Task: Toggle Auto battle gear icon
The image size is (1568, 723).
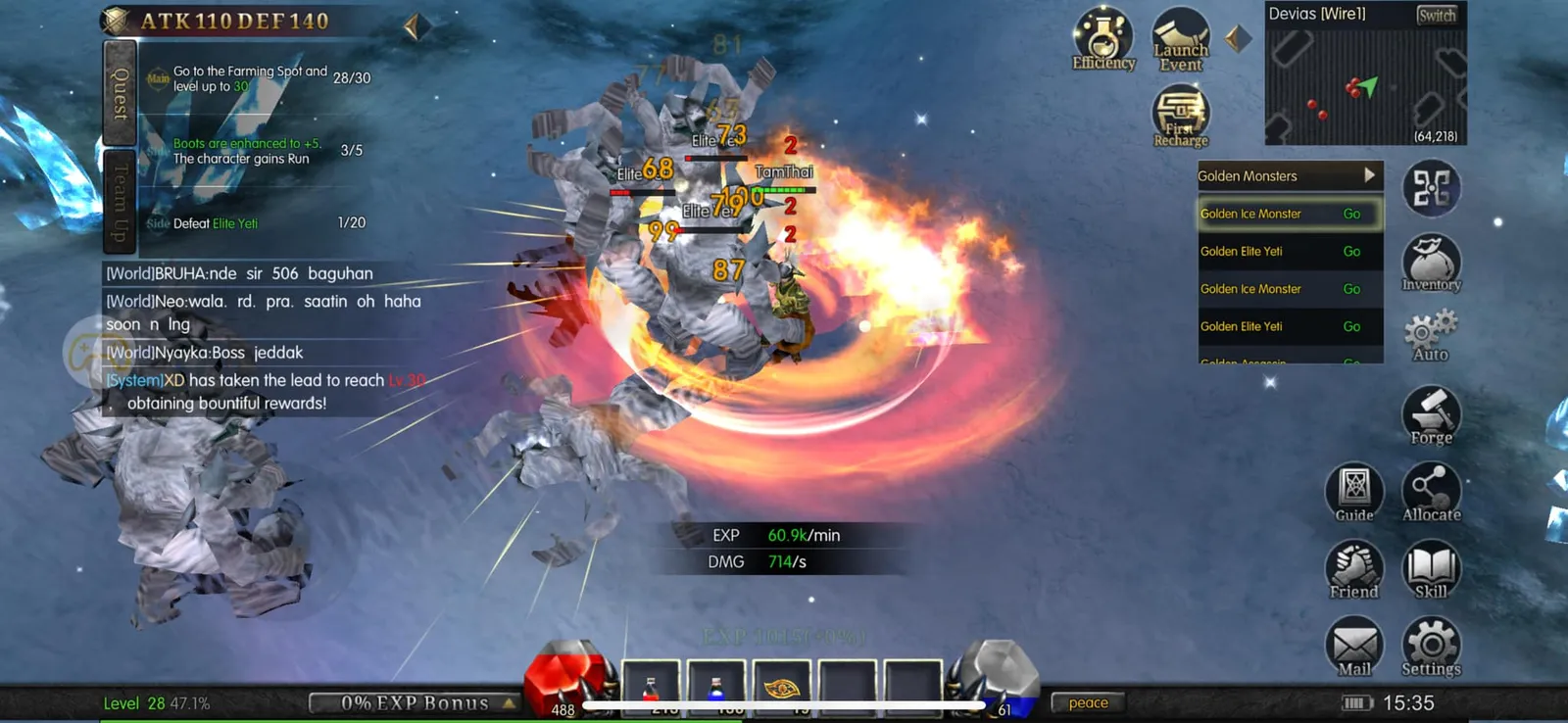Action: tap(1431, 336)
